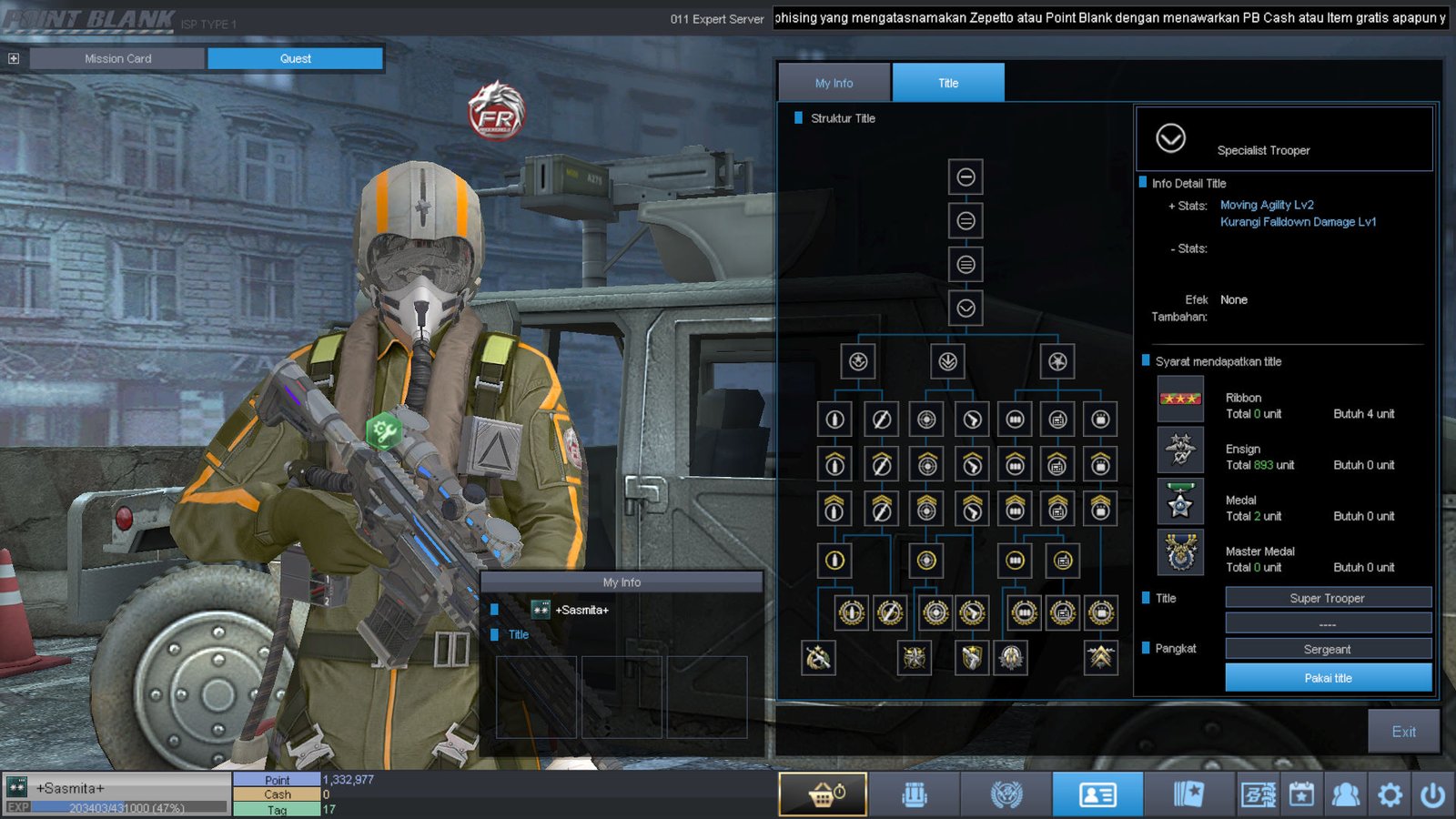This screenshot has height=819, width=1456.
Task: Select the profile ID card icon
Action: [1097, 794]
